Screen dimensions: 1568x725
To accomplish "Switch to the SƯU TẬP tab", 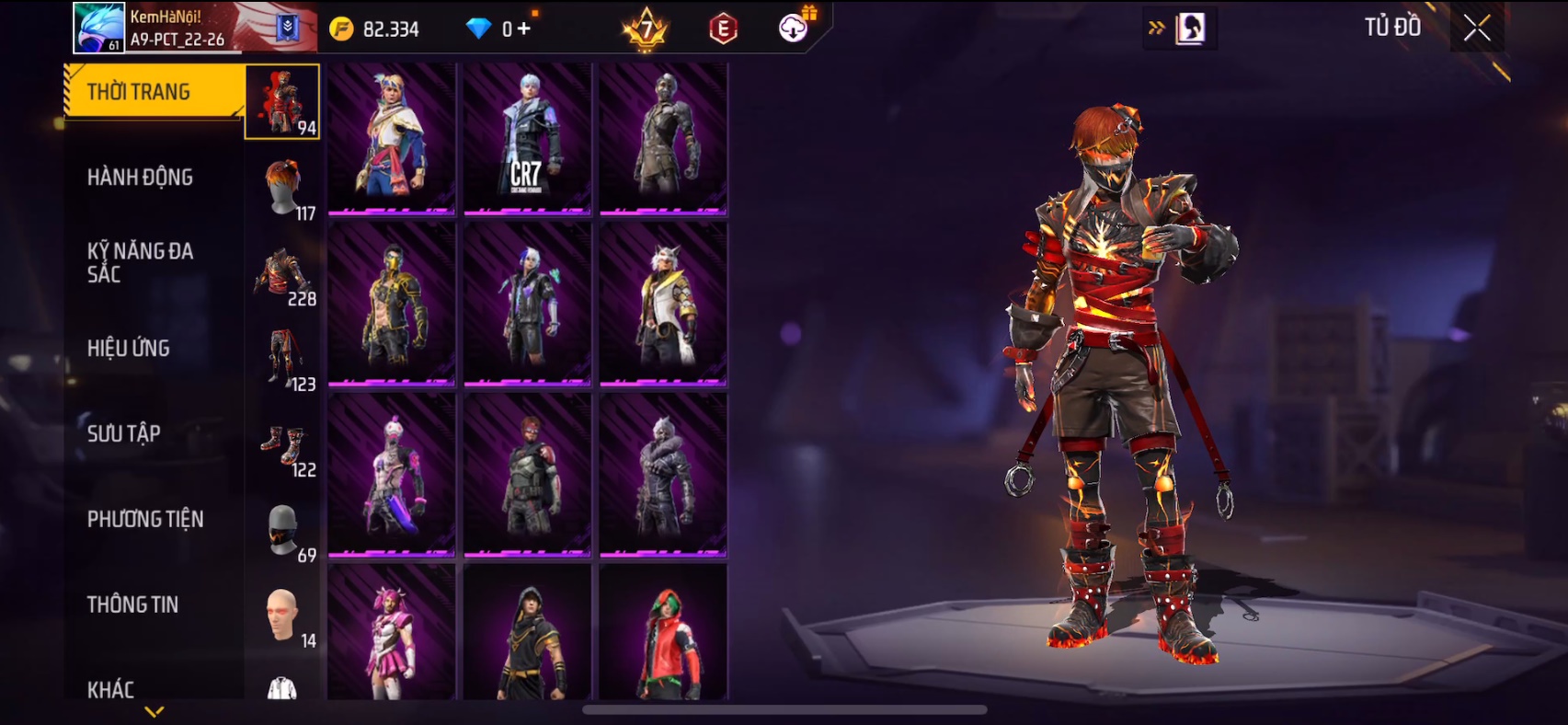I will pyautogui.click(x=124, y=433).
